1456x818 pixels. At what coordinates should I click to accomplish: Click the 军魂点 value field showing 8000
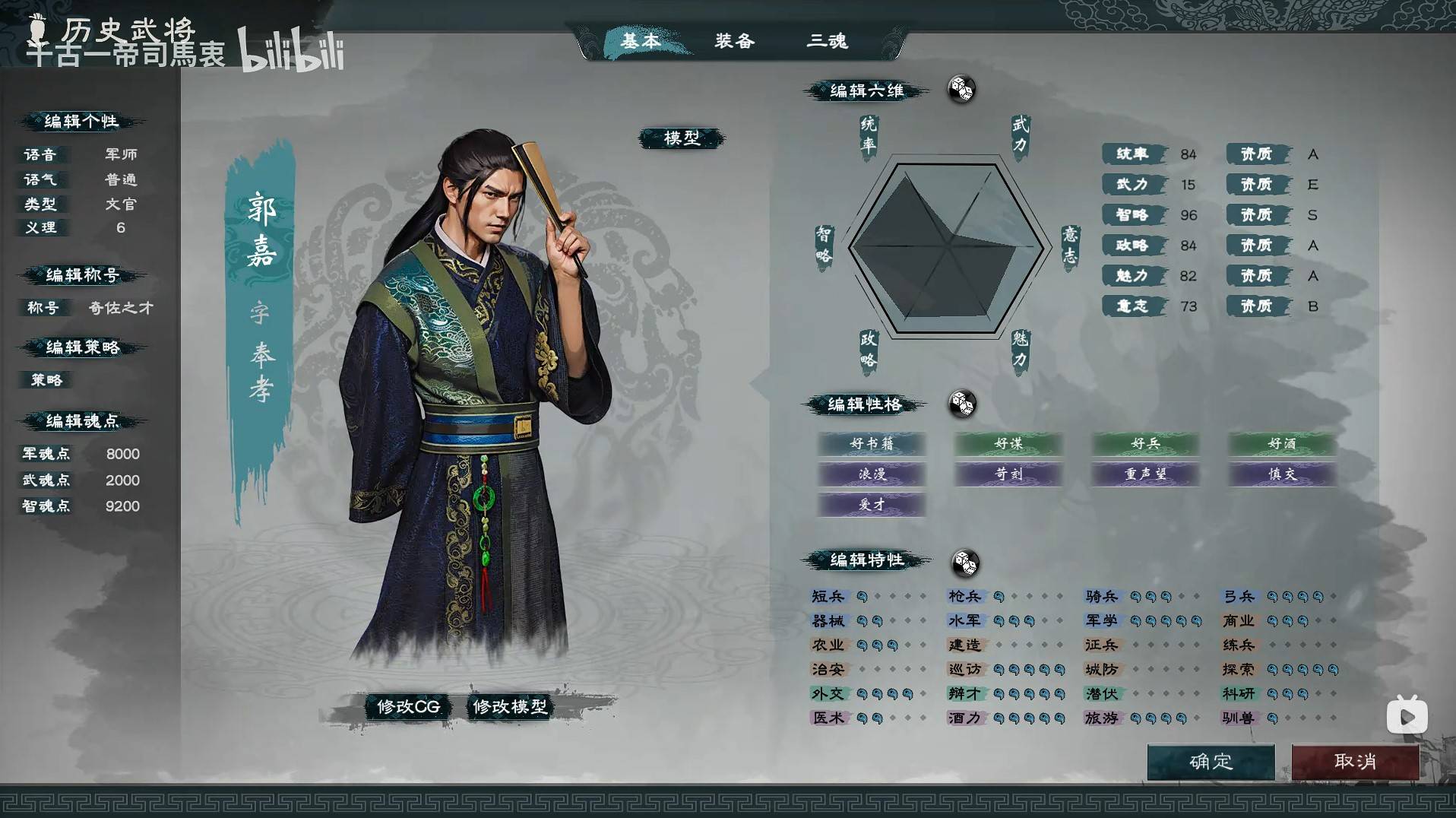tap(122, 454)
